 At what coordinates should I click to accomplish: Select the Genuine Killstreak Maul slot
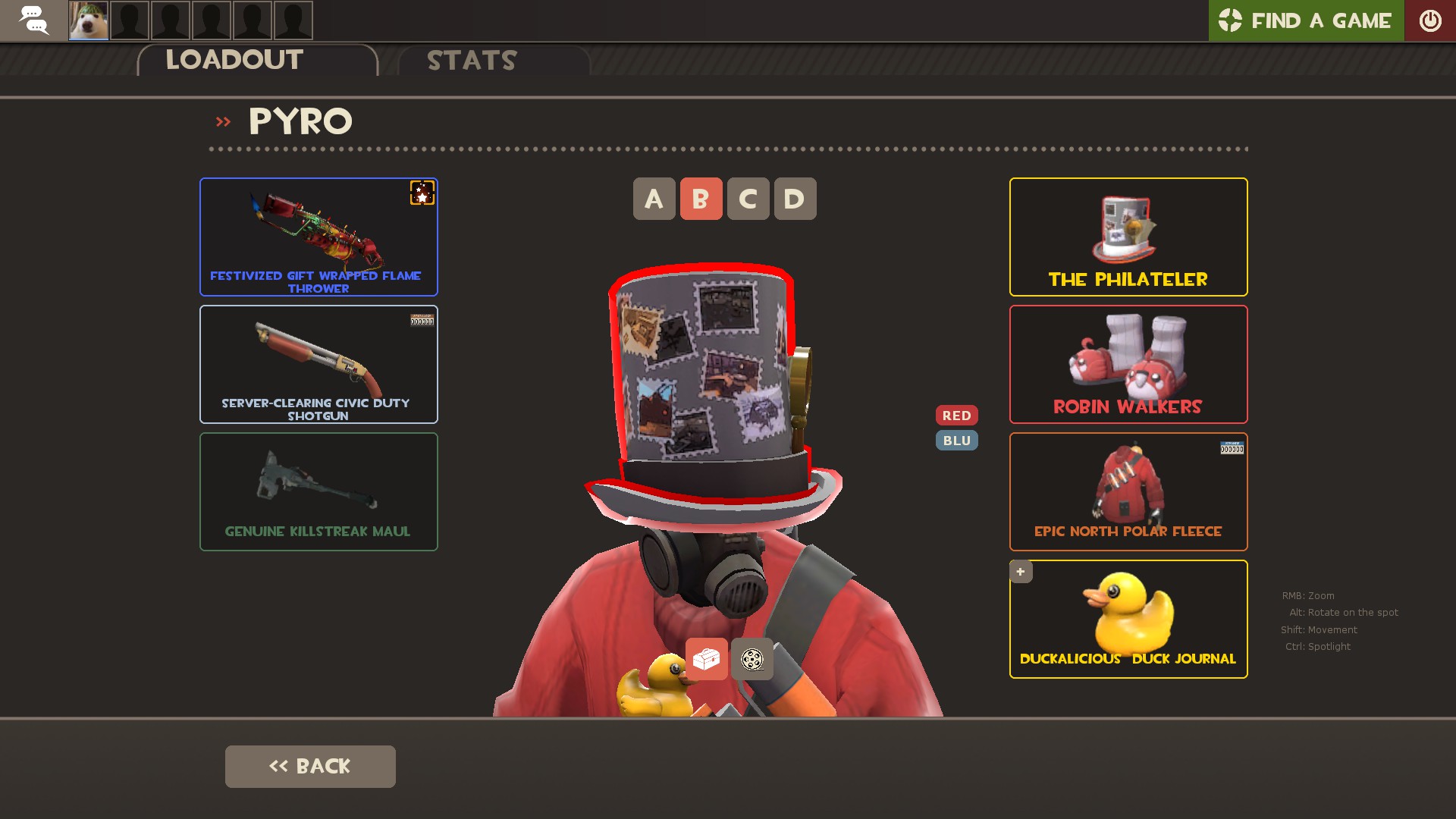318,491
